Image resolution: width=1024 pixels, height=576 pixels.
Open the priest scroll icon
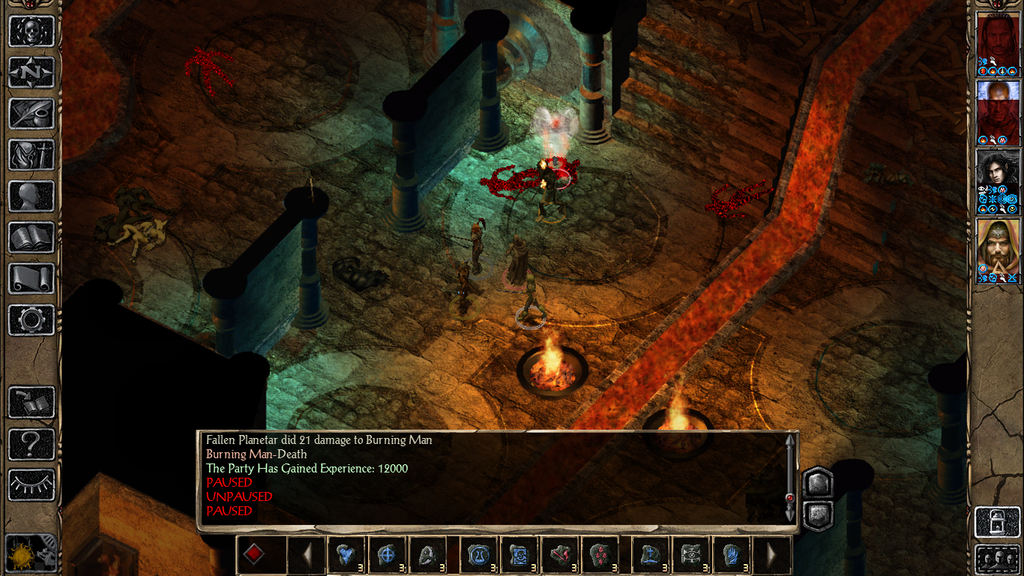[x=31, y=278]
